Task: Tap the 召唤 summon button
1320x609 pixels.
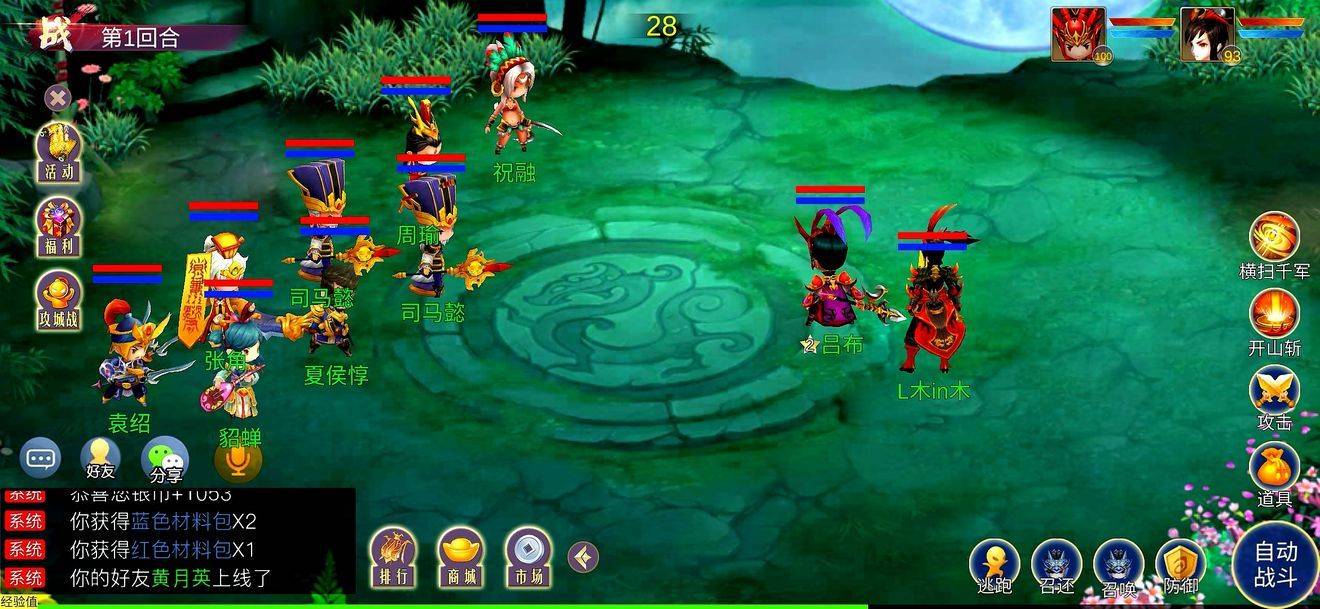Action: coord(1118,565)
